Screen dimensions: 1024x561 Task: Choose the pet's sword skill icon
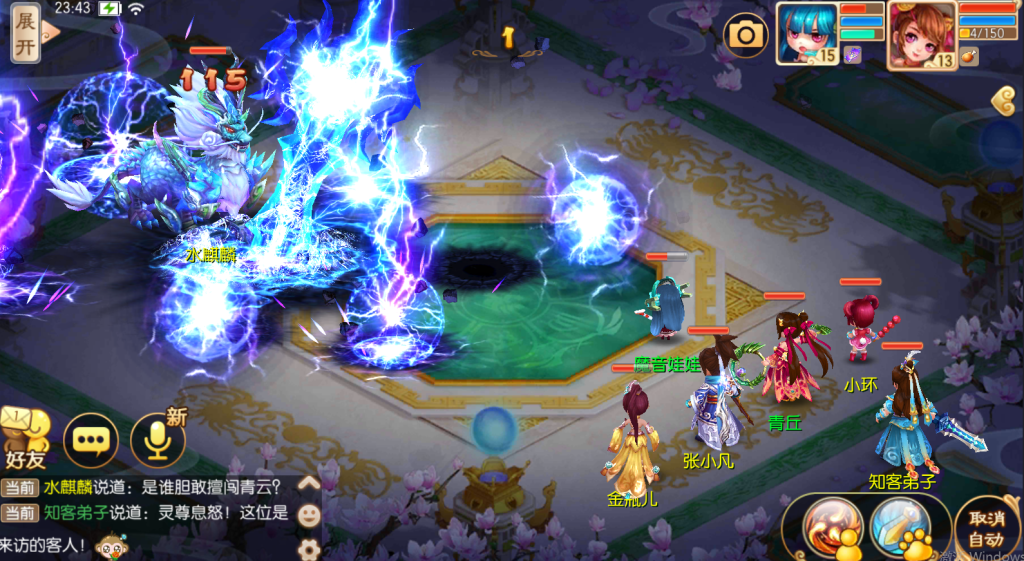[x=898, y=524]
